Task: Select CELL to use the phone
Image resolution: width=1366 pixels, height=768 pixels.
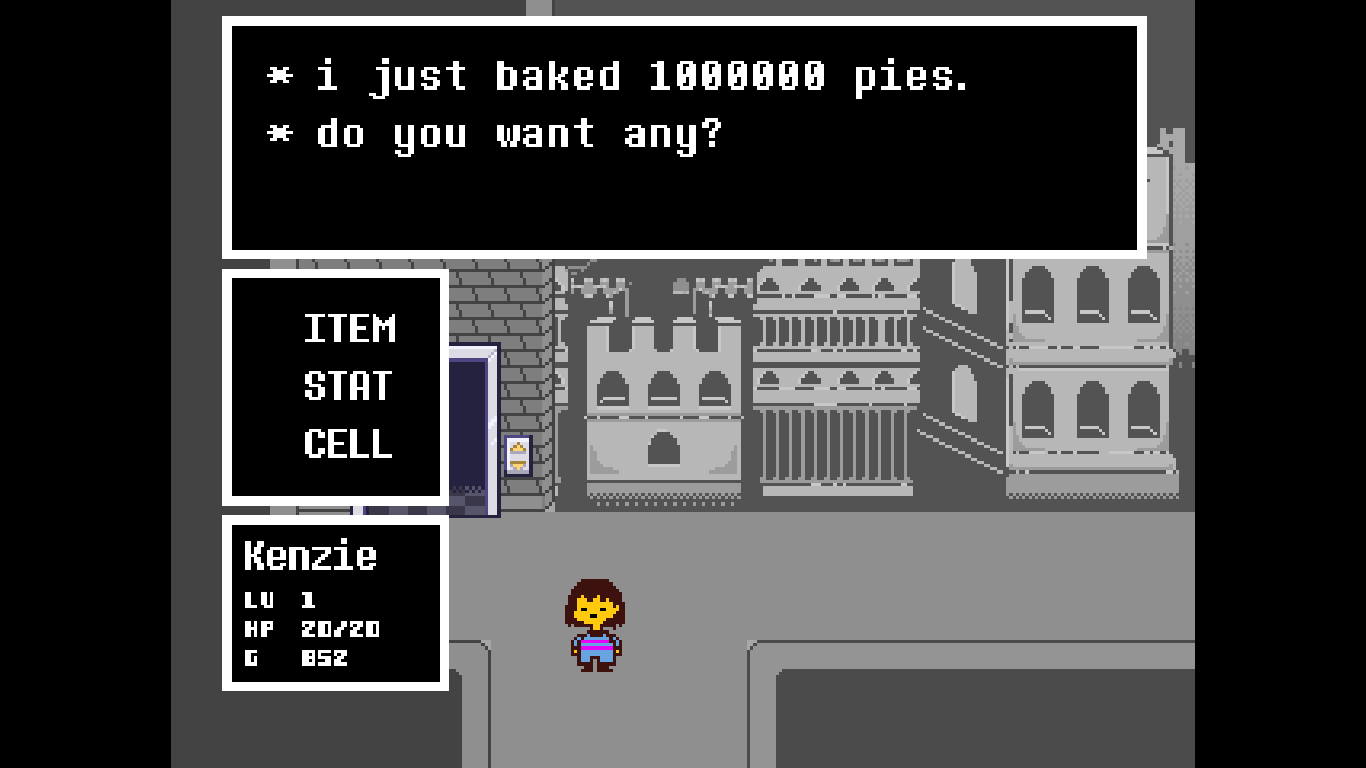Action: [347, 446]
